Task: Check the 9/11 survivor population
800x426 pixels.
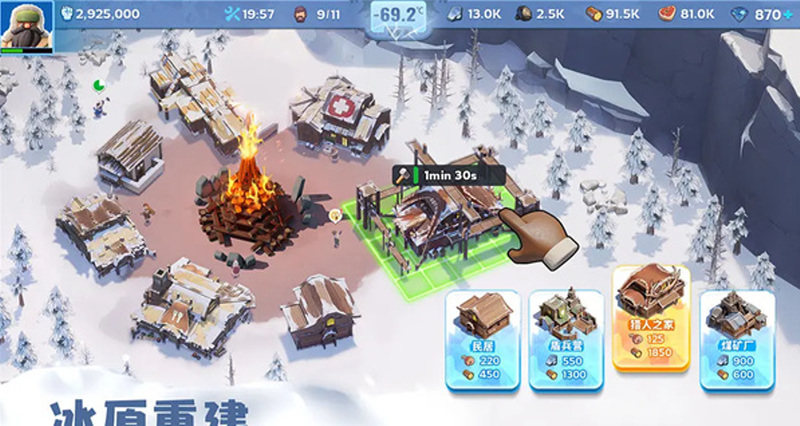Action: (320, 14)
